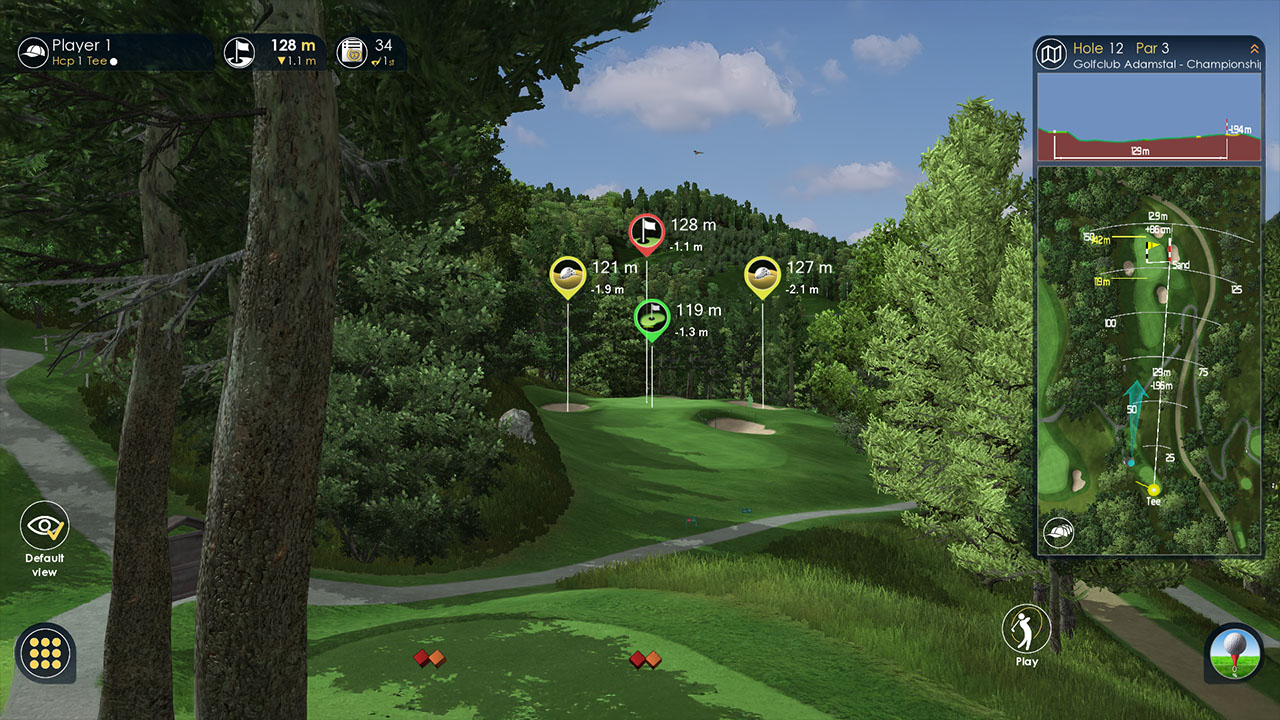
Task: Toggle the cap icon on the minimap
Action: click(x=1057, y=533)
